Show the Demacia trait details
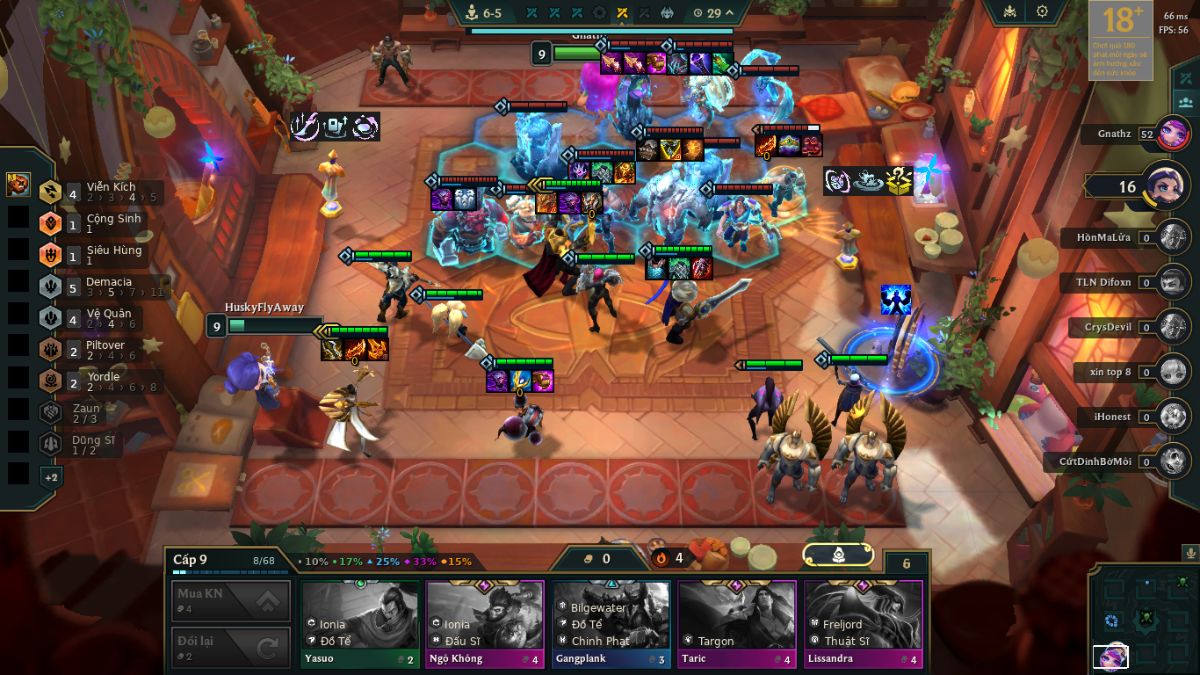Viewport: 1200px width, 675px height. [x=100, y=286]
